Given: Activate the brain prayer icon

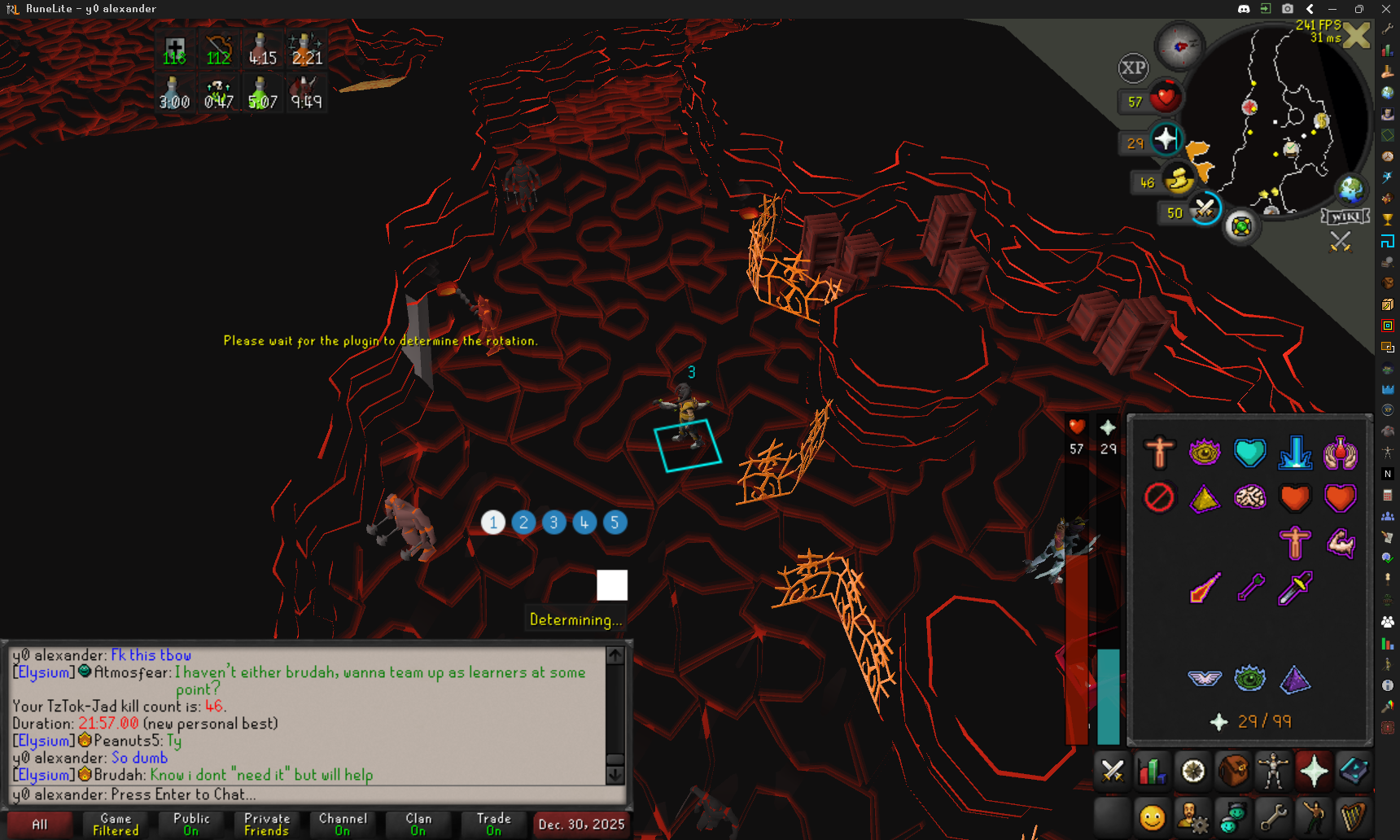Looking at the screenshot, I should tap(1249, 497).
